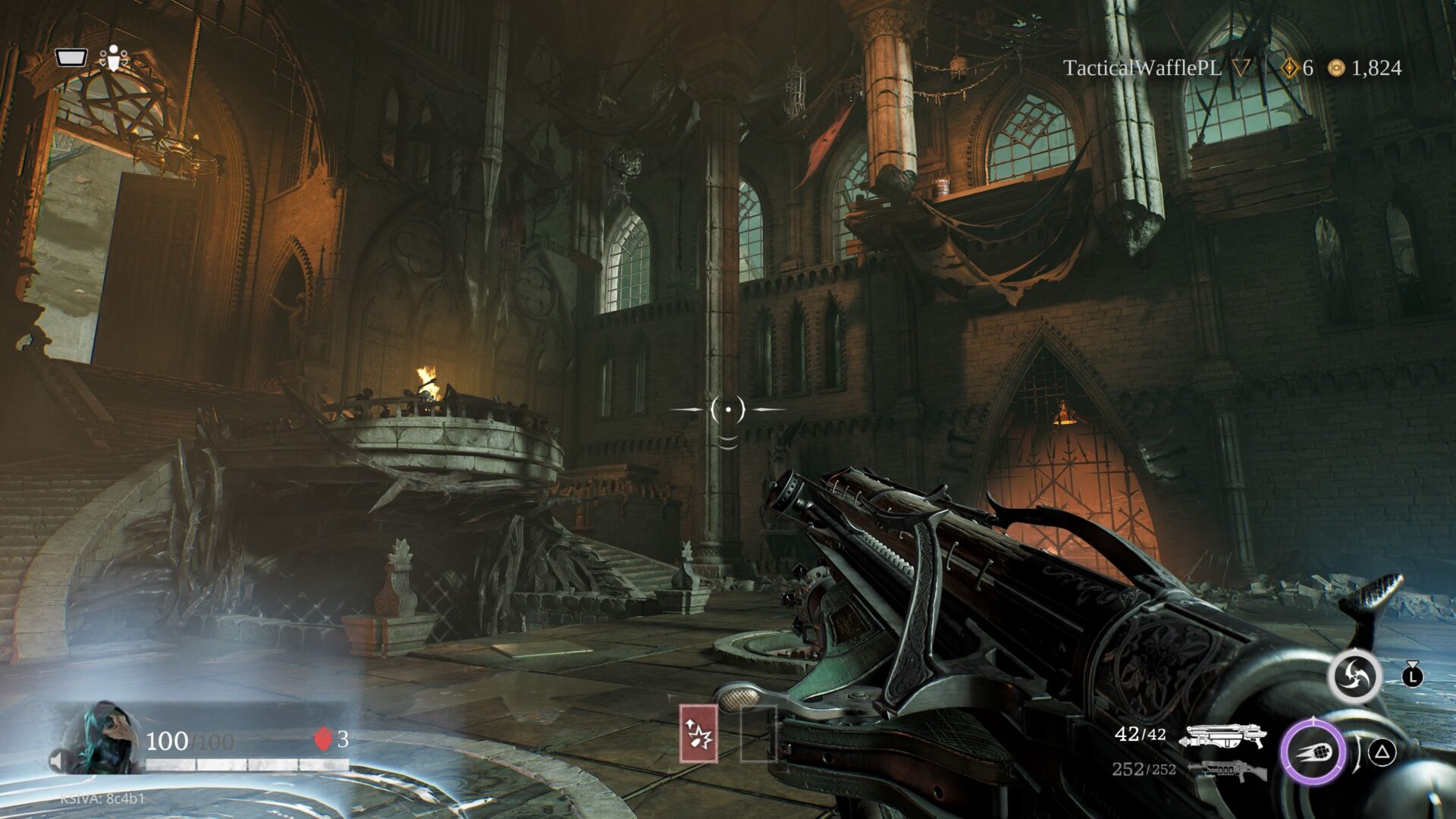Screen dimensions: 1456x819
Task: Trigger the three-blade swirl ability icon
Action: pos(1354,676)
